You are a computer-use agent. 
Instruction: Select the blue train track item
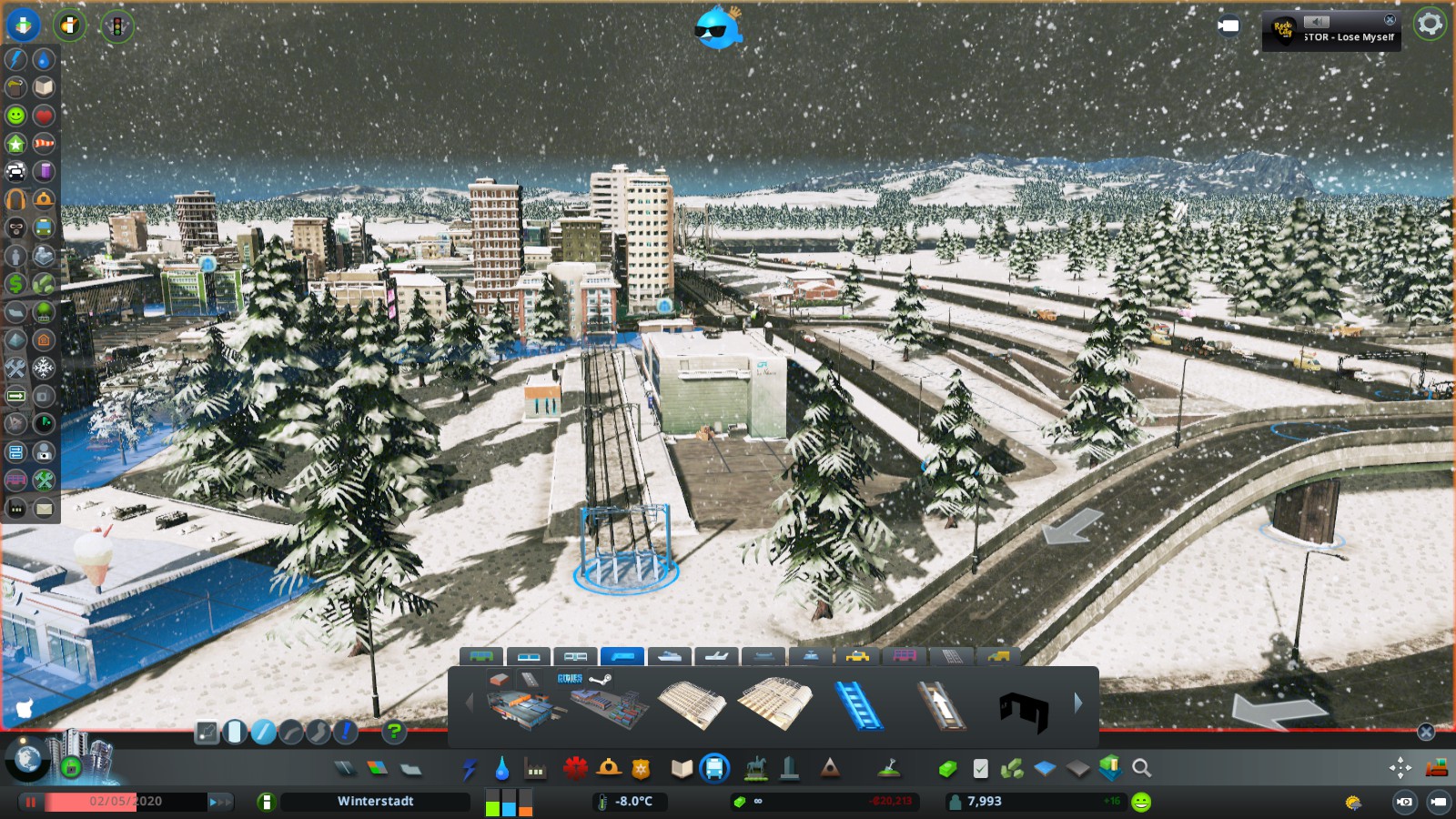pos(858,704)
